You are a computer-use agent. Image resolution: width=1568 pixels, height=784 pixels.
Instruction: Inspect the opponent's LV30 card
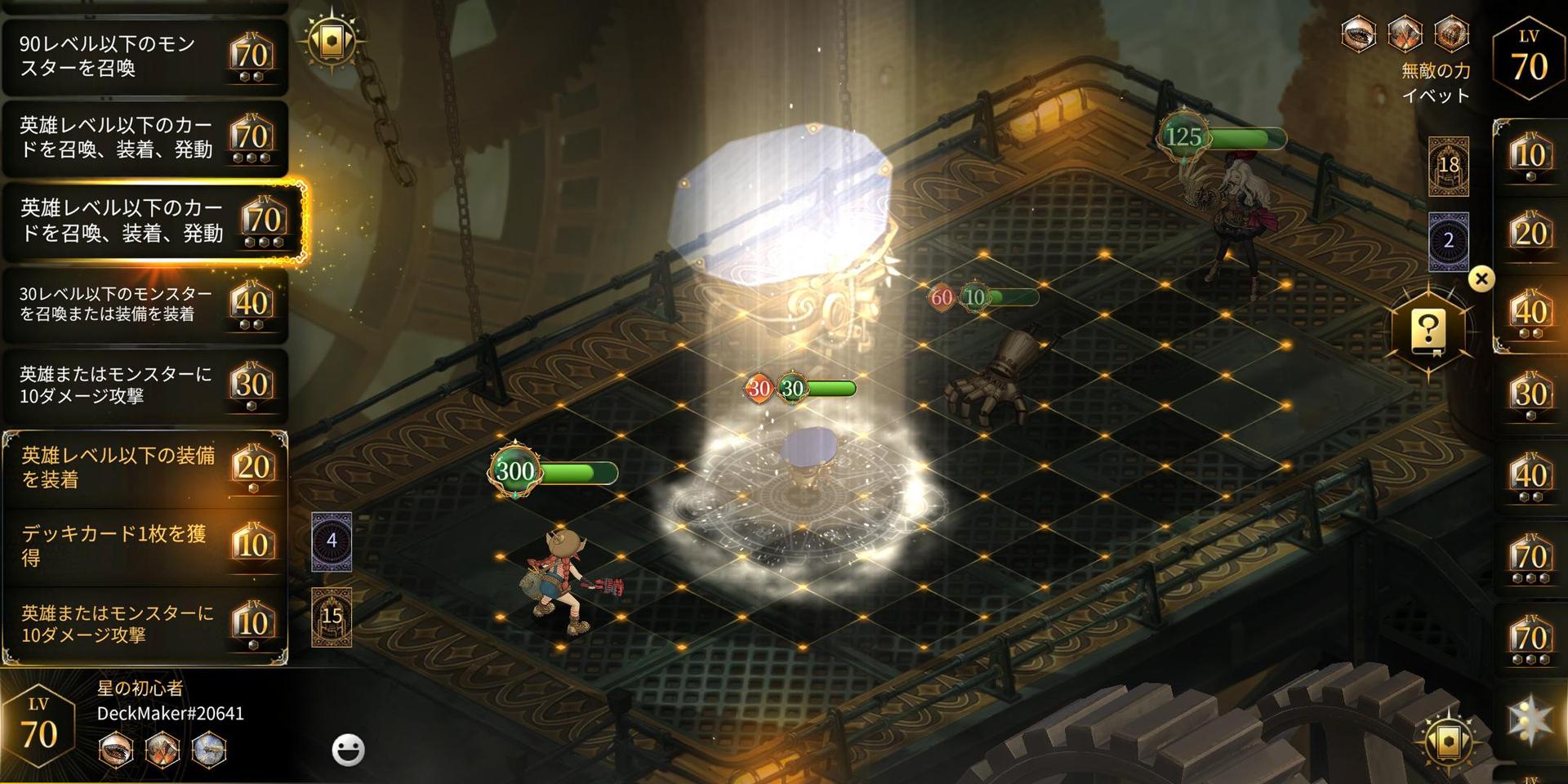(1530, 395)
